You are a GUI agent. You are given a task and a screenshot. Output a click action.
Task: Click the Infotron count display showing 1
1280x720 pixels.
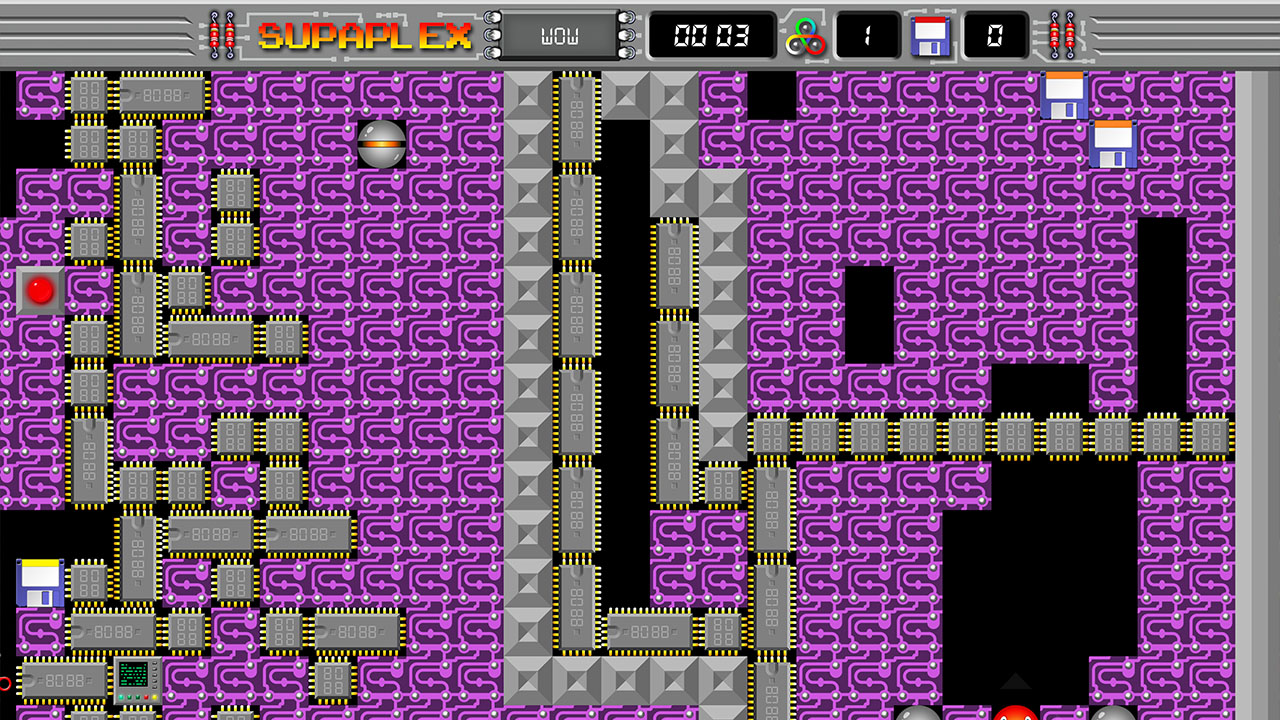[866, 35]
